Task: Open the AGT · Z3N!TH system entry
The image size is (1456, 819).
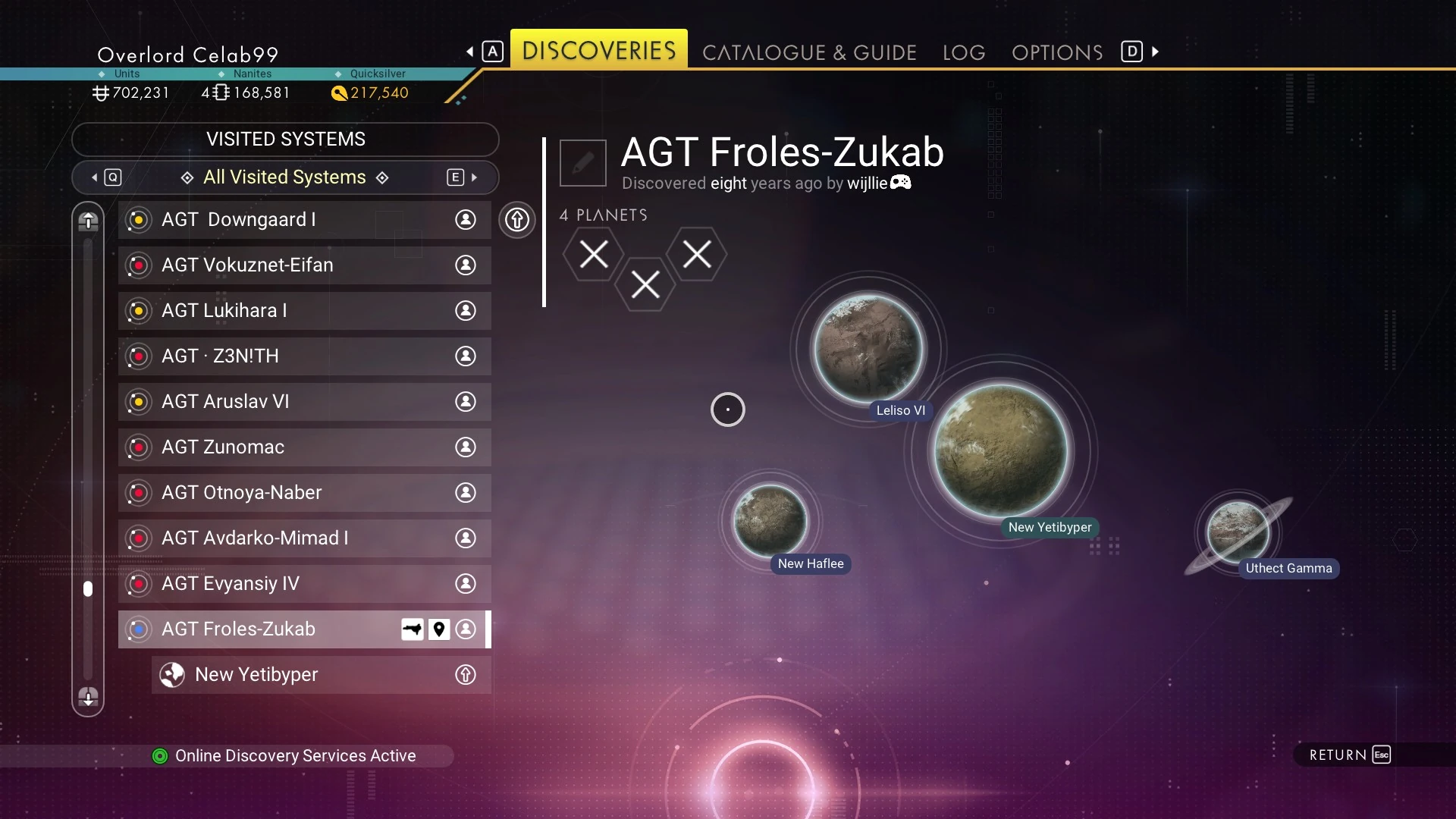Action: [x=304, y=356]
